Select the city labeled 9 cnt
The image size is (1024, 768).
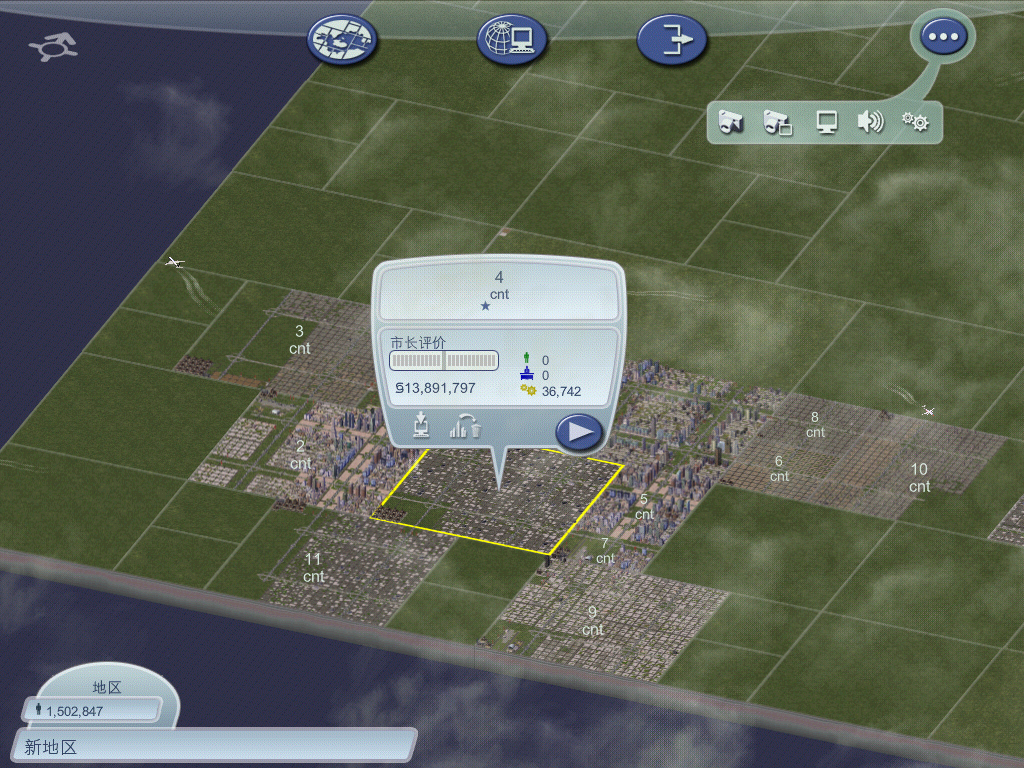point(593,620)
